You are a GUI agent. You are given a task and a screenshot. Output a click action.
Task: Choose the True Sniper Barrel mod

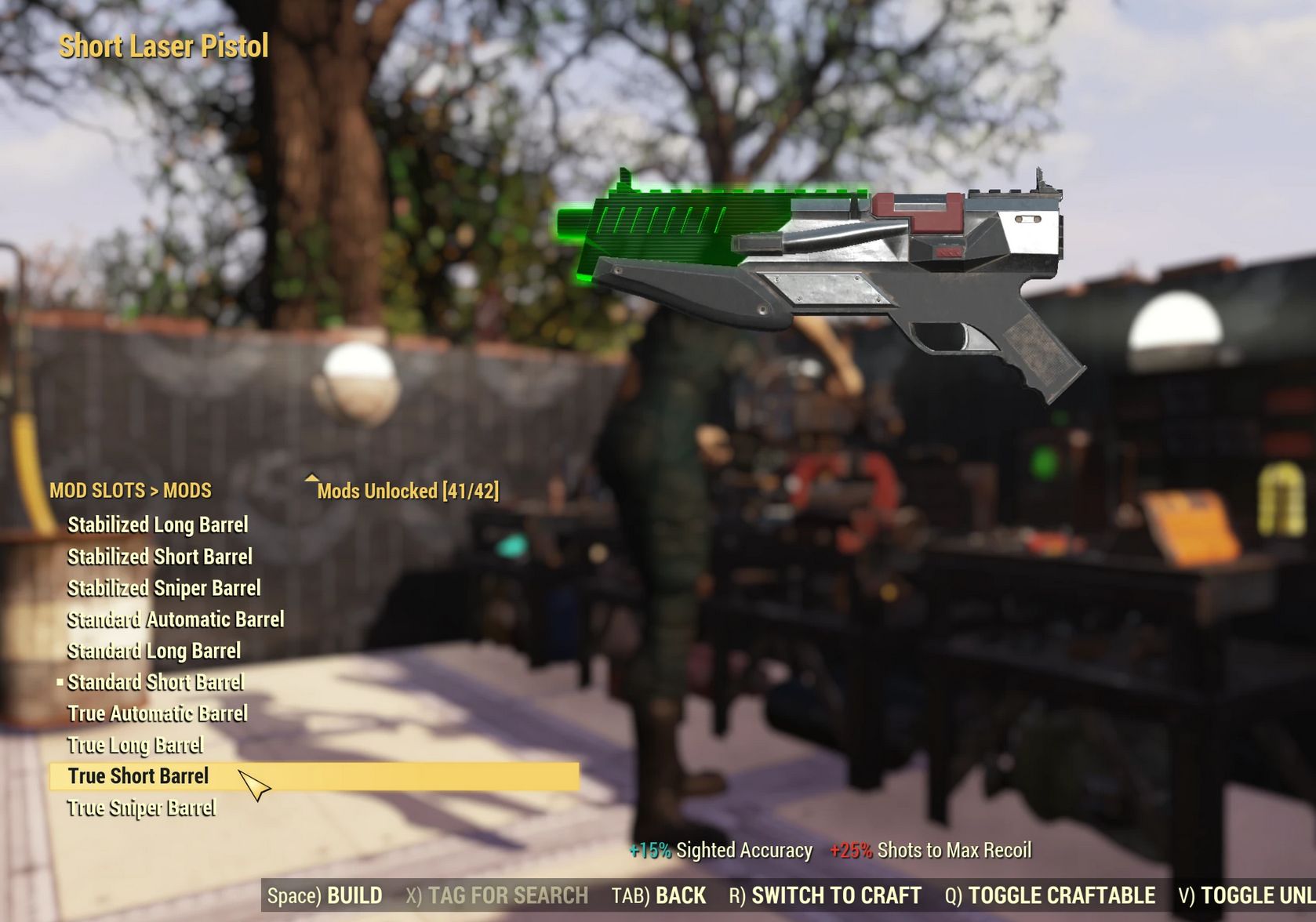tap(141, 808)
